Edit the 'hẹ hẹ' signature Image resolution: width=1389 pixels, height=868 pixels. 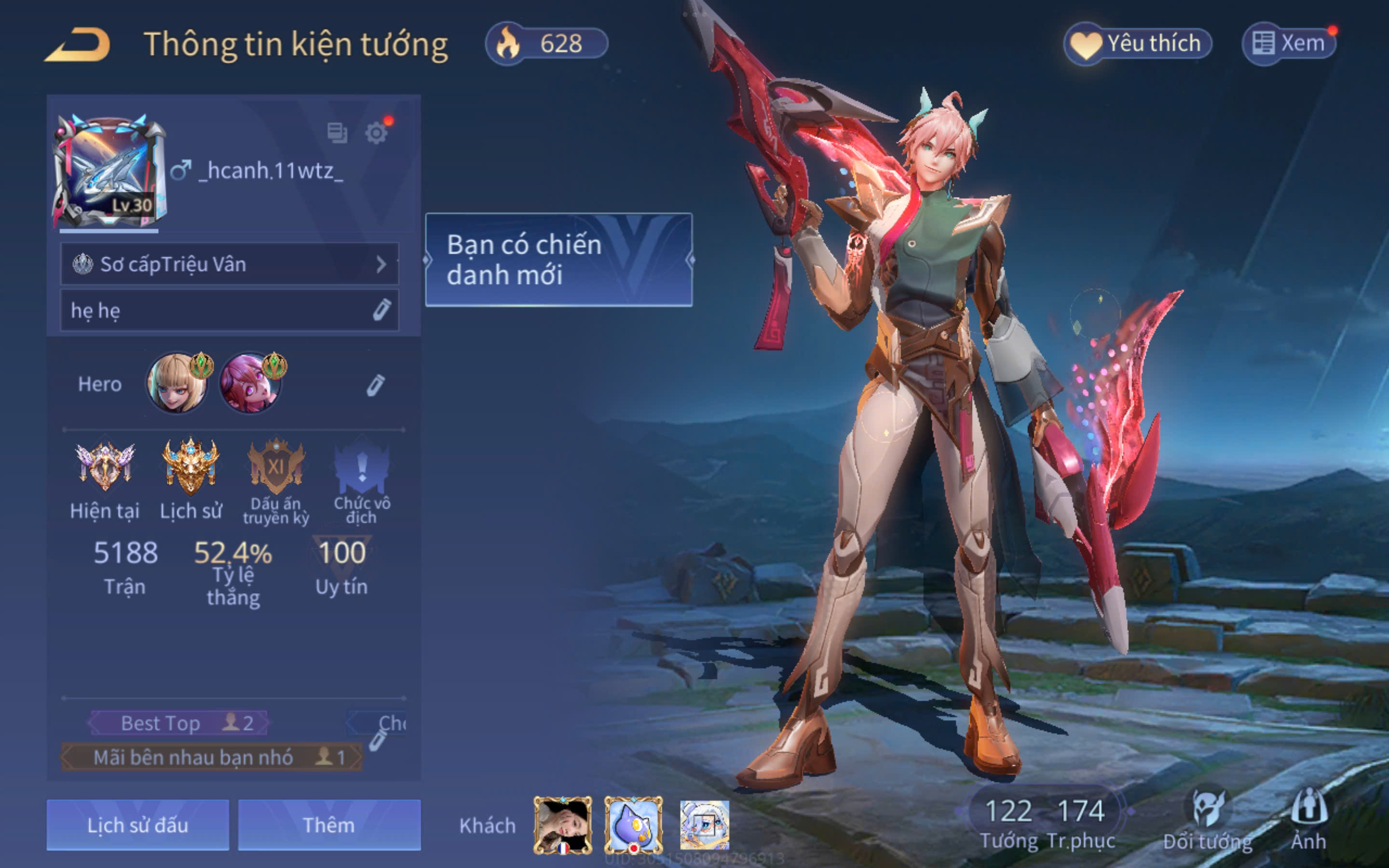click(x=381, y=310)
